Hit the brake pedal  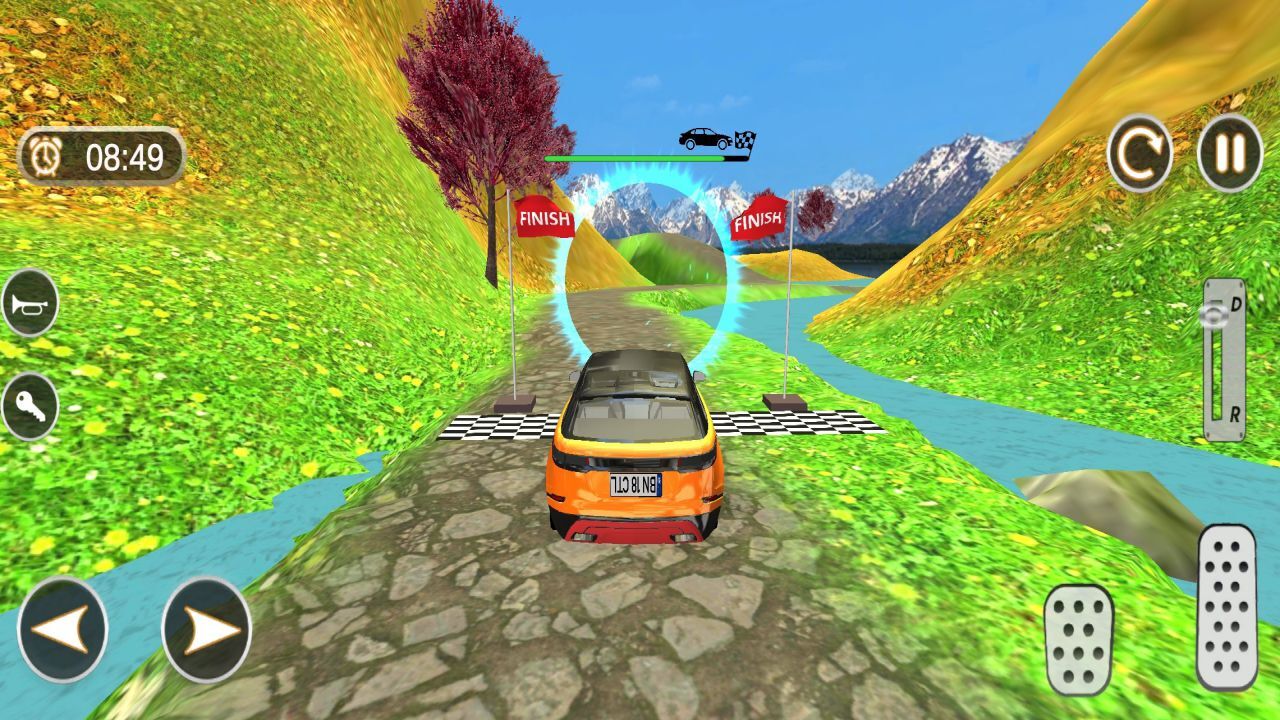pyautogui.click(x=1078, y=639)
